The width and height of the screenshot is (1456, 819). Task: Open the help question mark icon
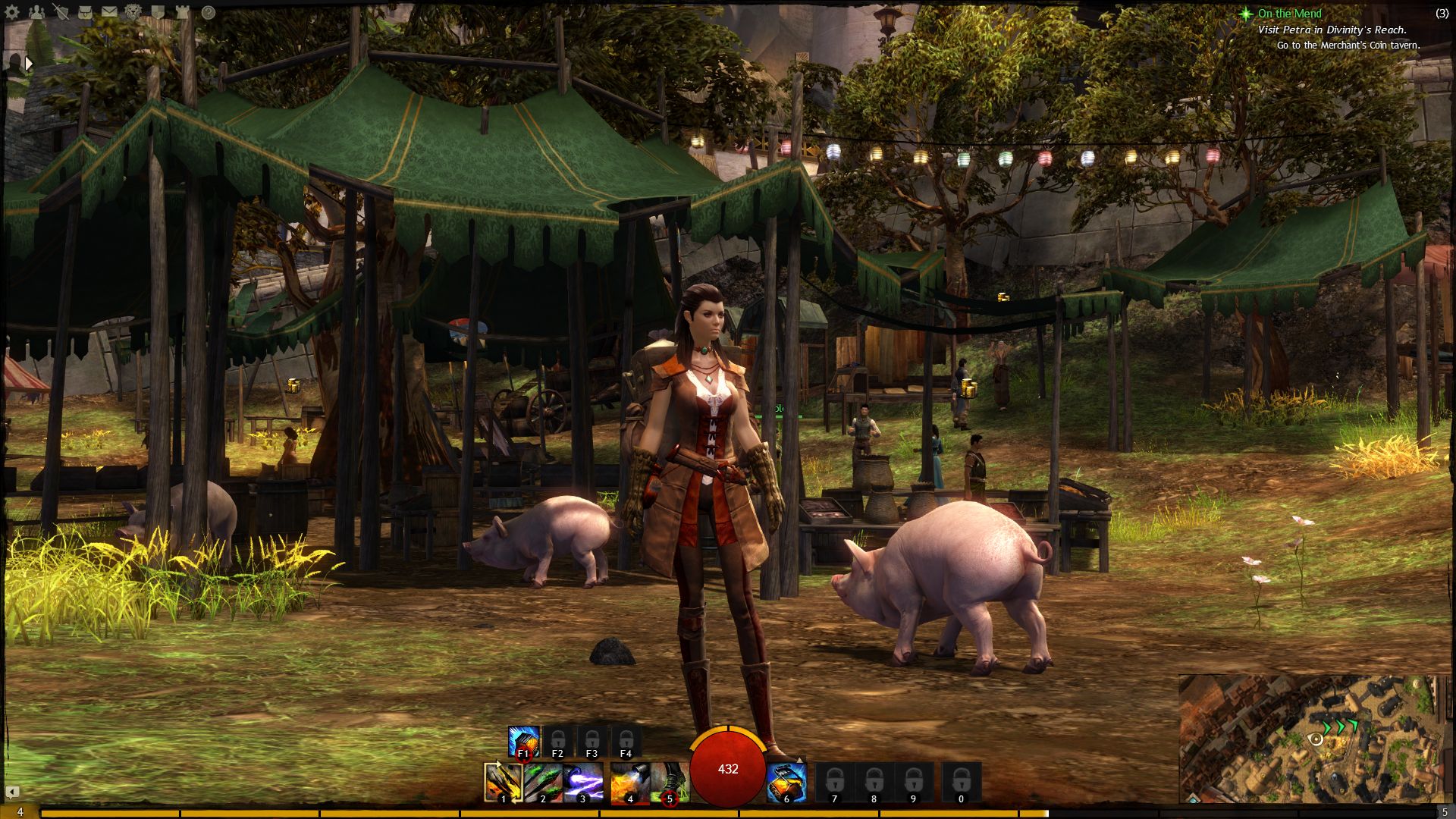pos(208,12)
